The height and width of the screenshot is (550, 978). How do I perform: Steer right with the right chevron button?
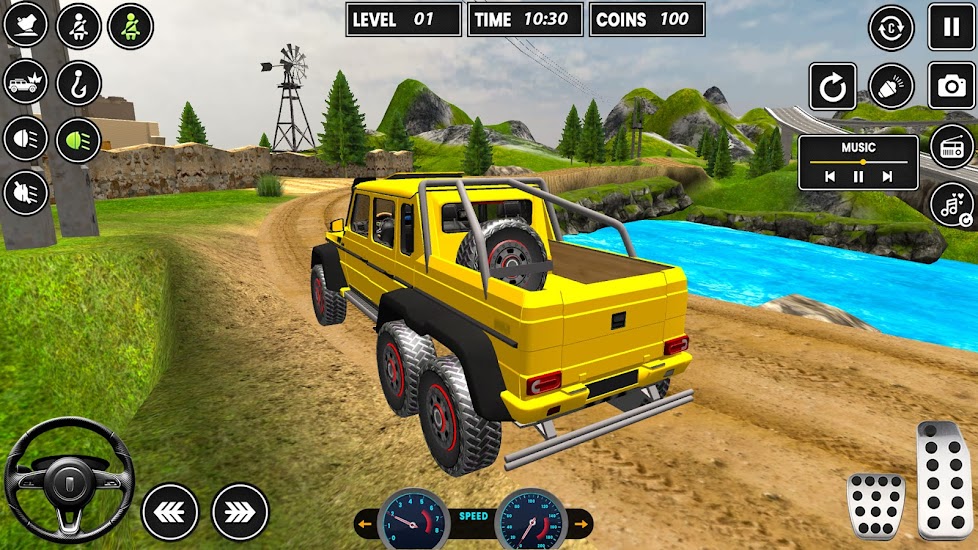click(240, 511)
